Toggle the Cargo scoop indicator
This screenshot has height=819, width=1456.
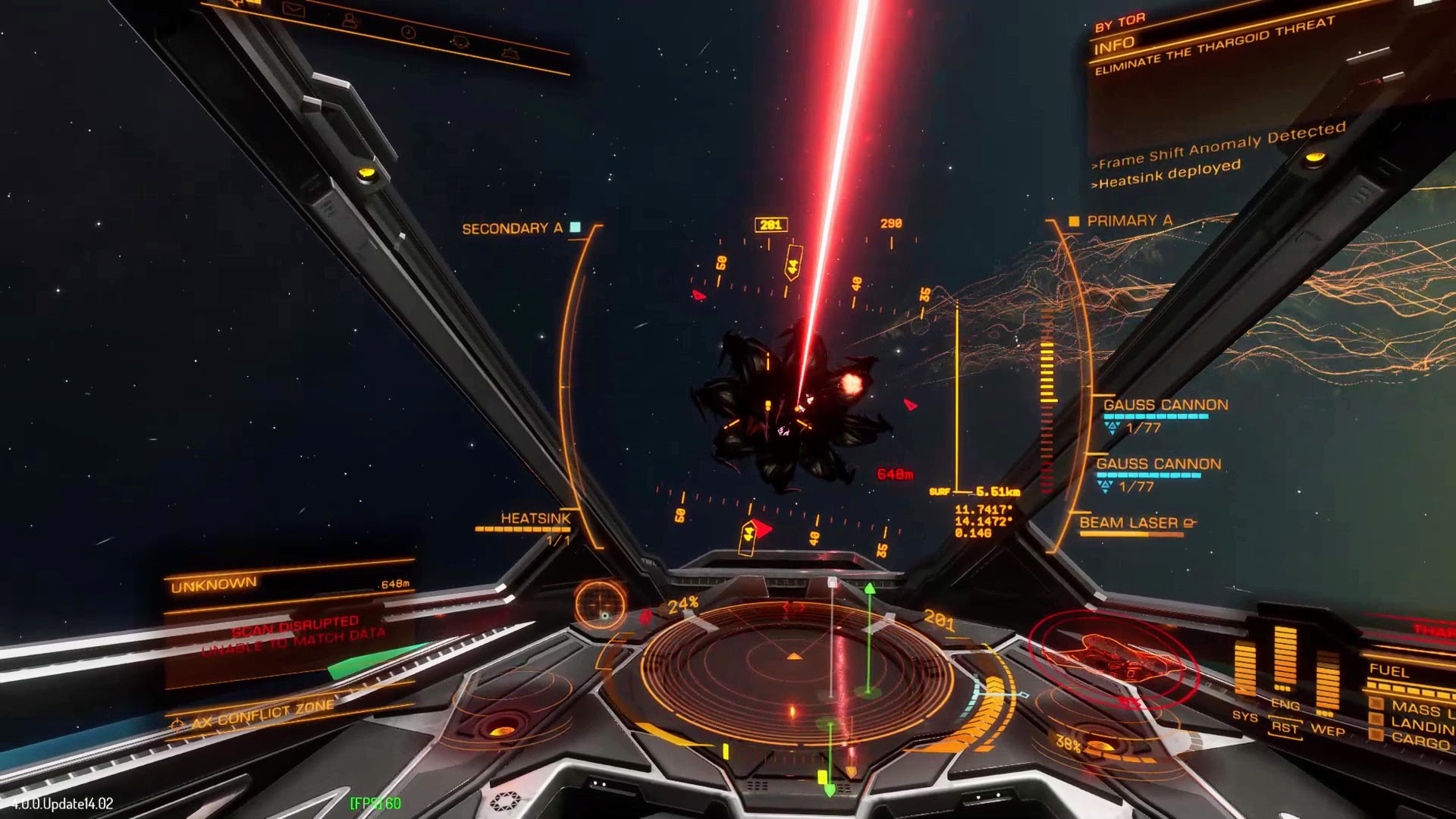click(x=1418, y=741)
